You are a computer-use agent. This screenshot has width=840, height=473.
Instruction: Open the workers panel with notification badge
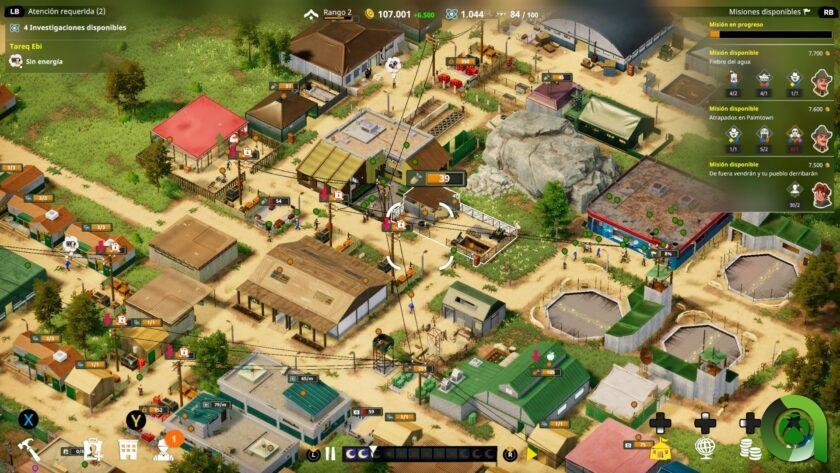[x=164, y=449]
